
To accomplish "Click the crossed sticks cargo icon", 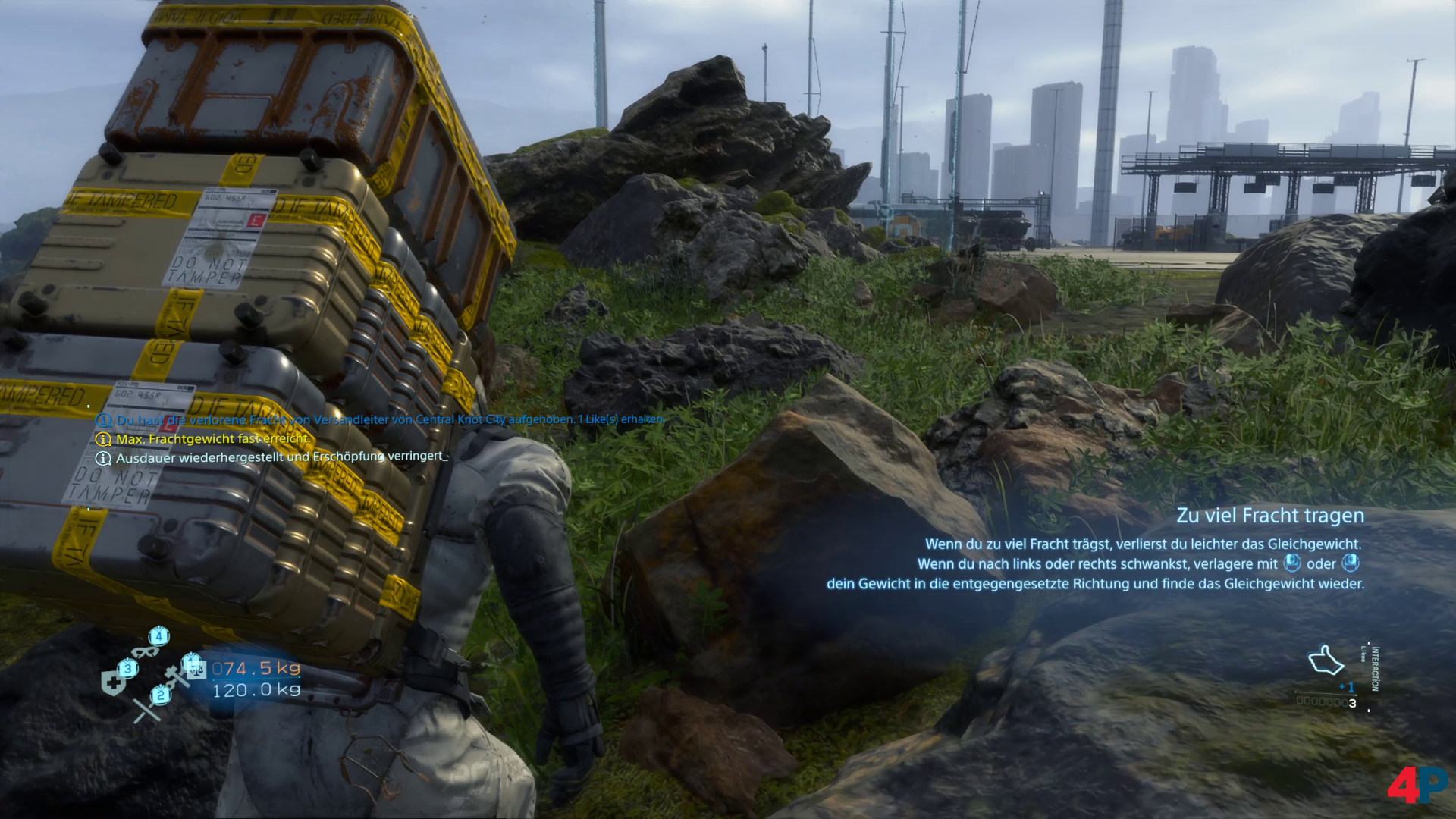I will coord(146,711).
